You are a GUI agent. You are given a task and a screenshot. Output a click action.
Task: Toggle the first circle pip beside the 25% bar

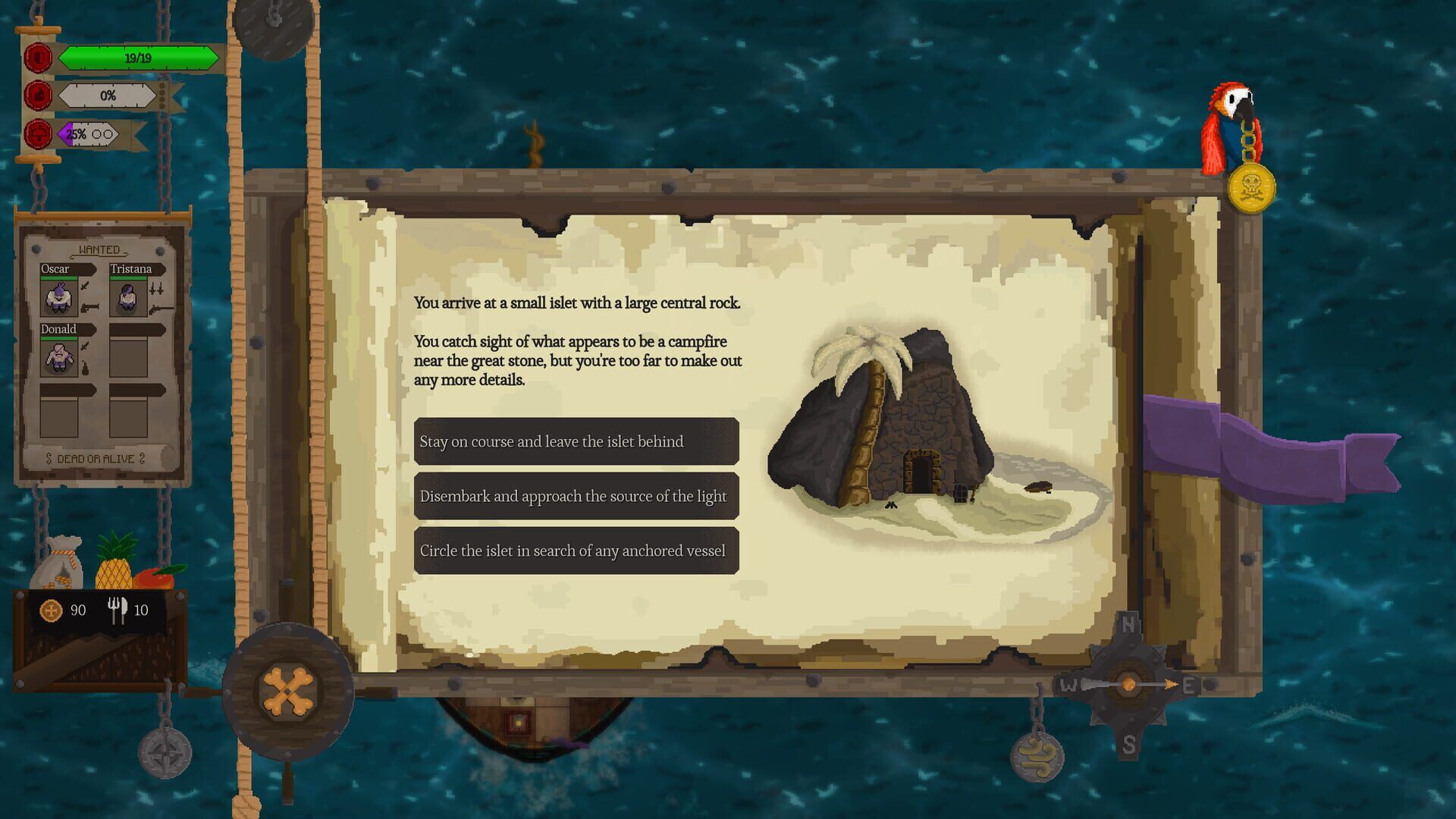tap(96, 134)
